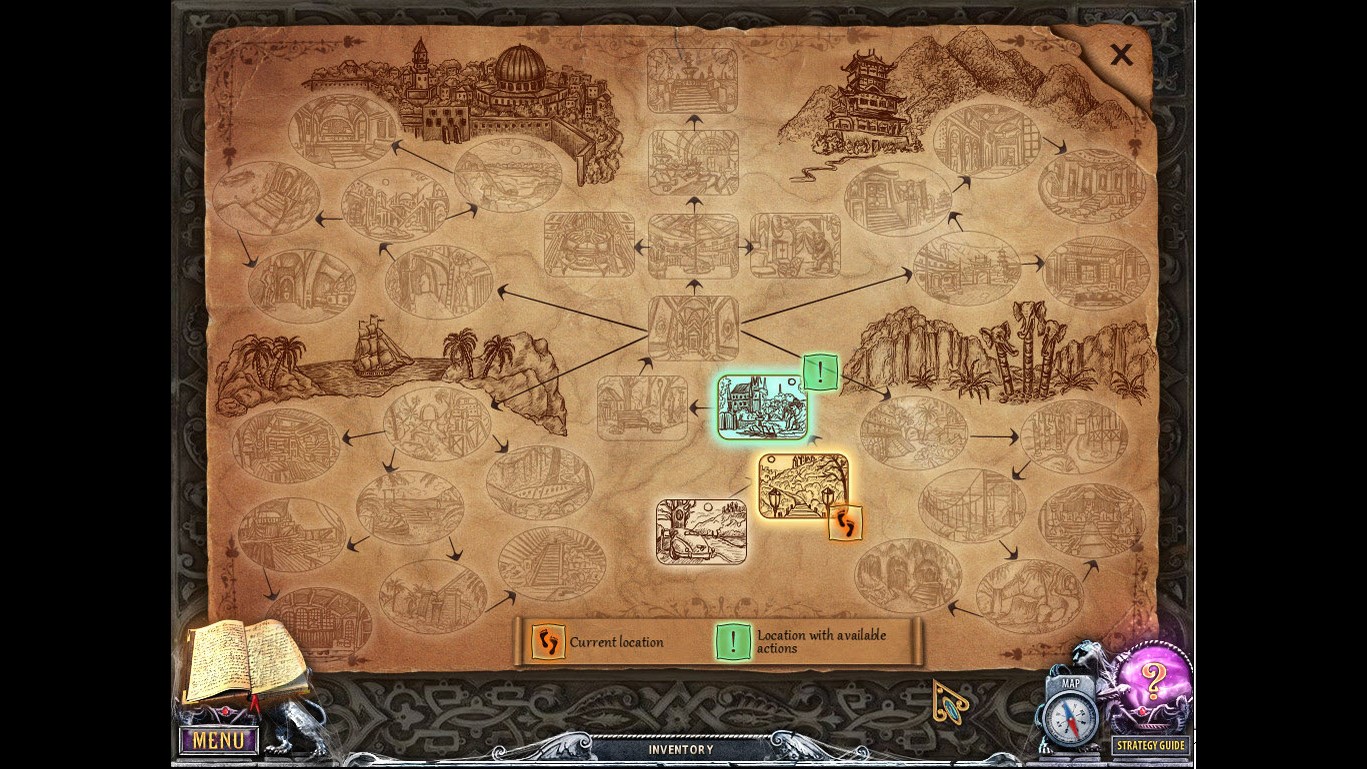Close the map with the X button
This screenshot has height=769, width=1367.
[x=1120, y=55]
